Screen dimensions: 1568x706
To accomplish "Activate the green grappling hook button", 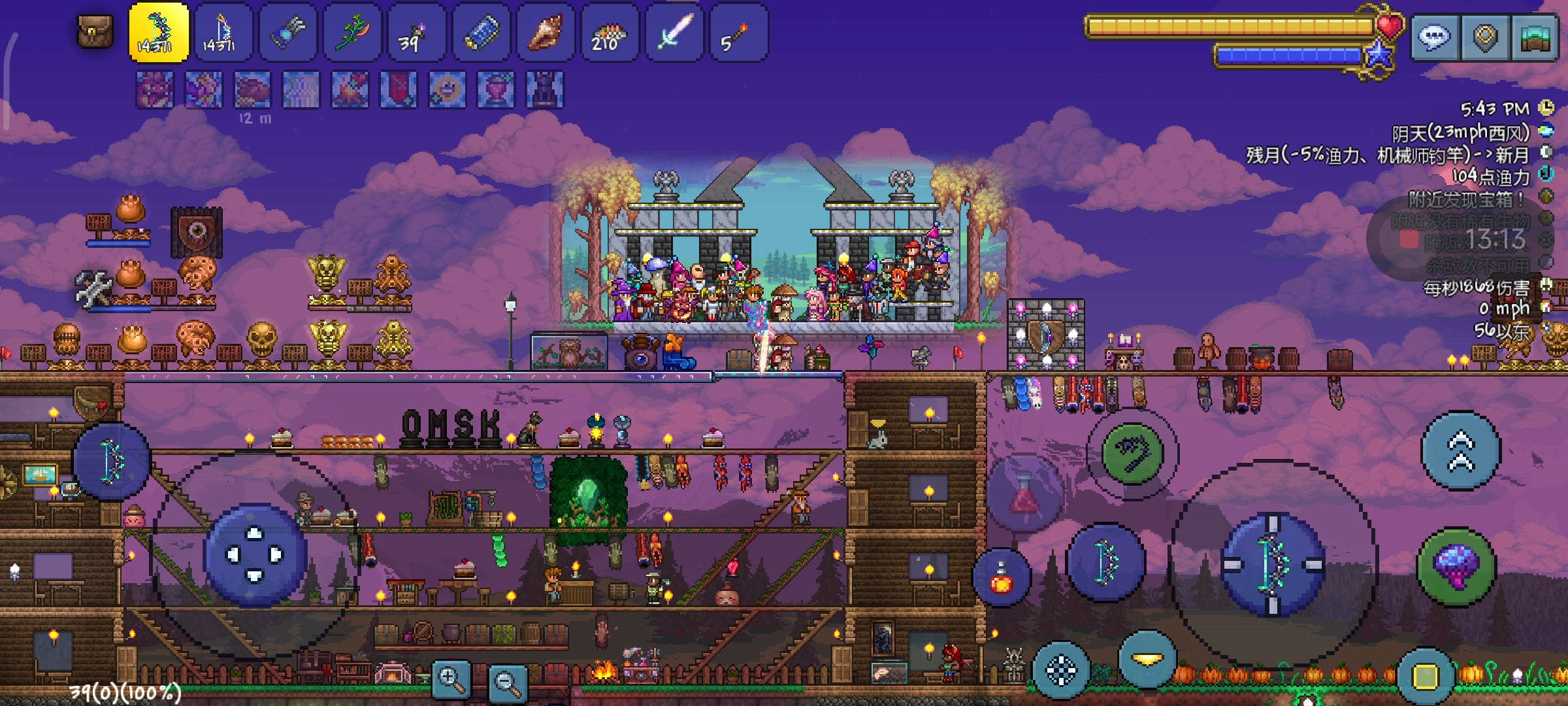I will coord(1132,452).
